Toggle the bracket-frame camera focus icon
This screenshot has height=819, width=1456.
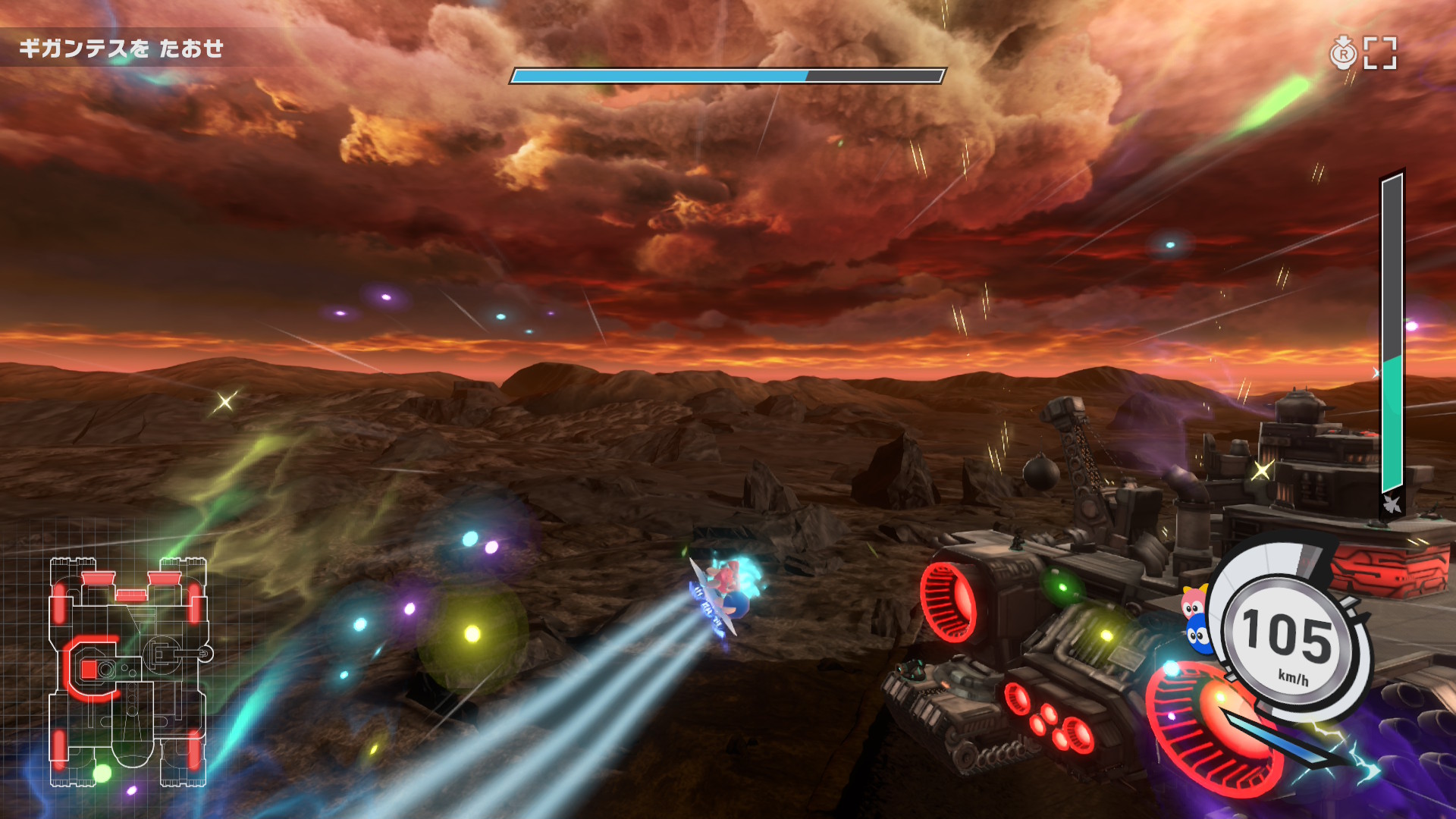click(x=1380, y=53)
